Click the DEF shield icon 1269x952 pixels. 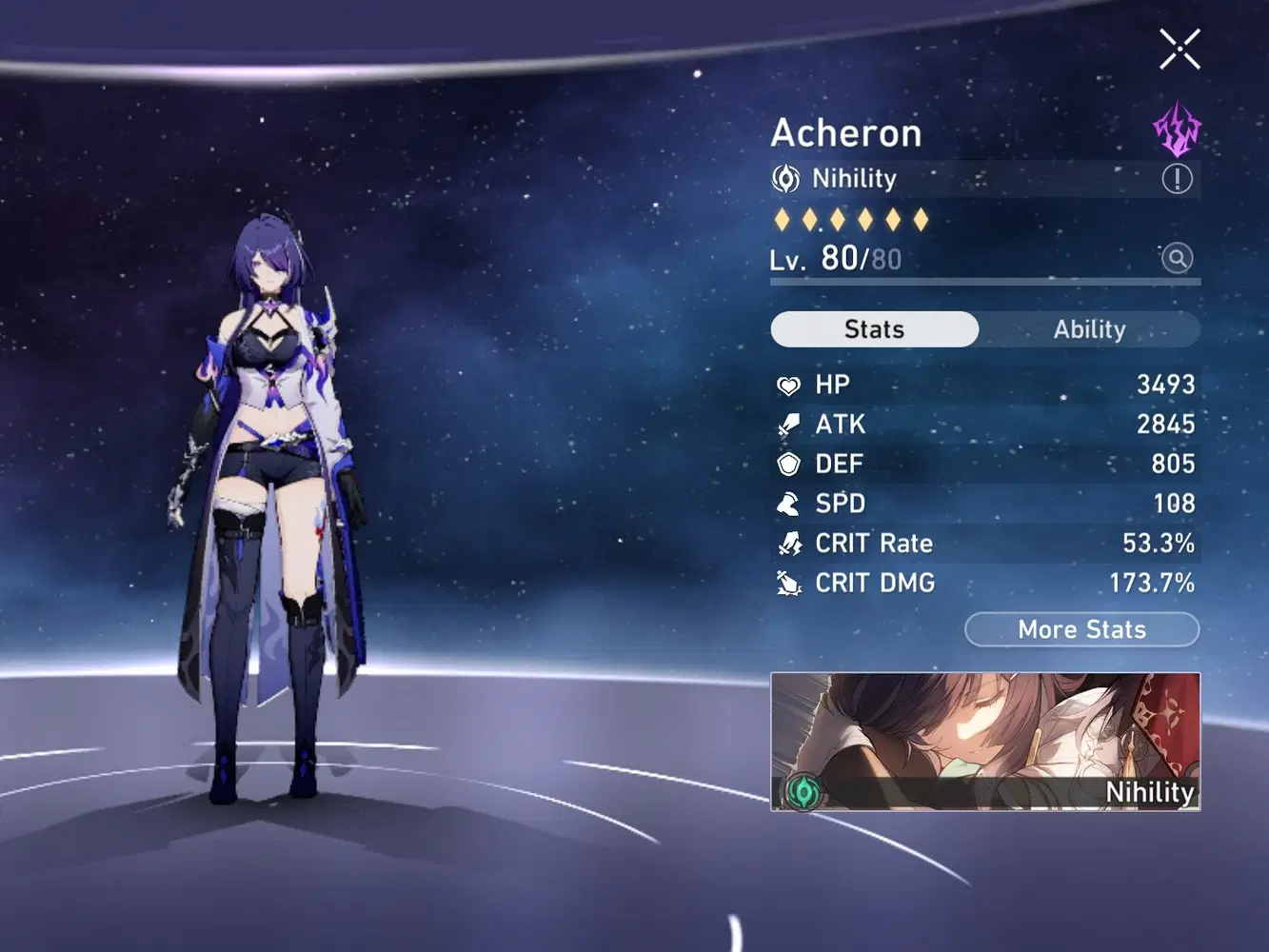pos(787,464)
